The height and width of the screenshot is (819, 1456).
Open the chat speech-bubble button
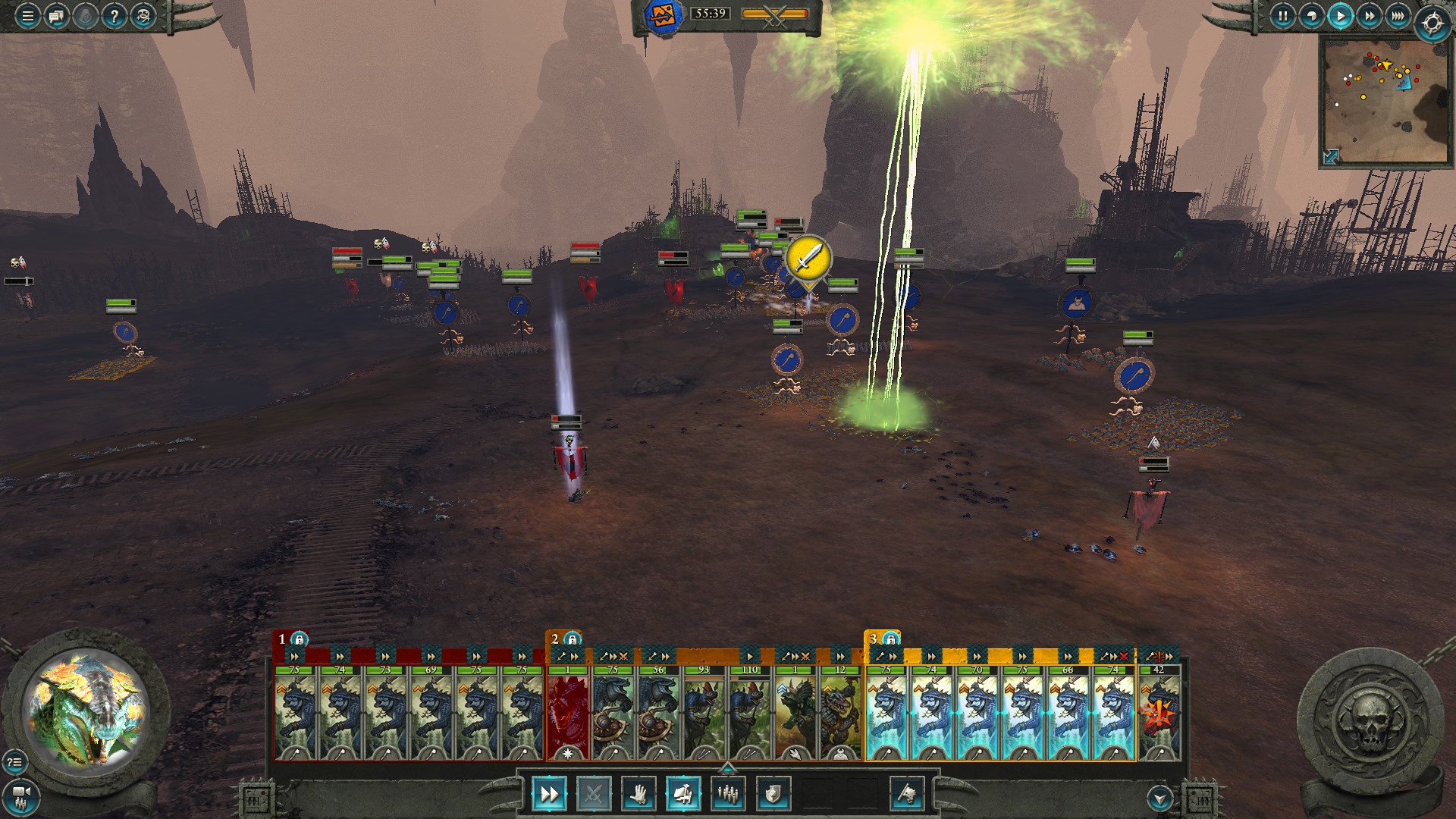56,16
